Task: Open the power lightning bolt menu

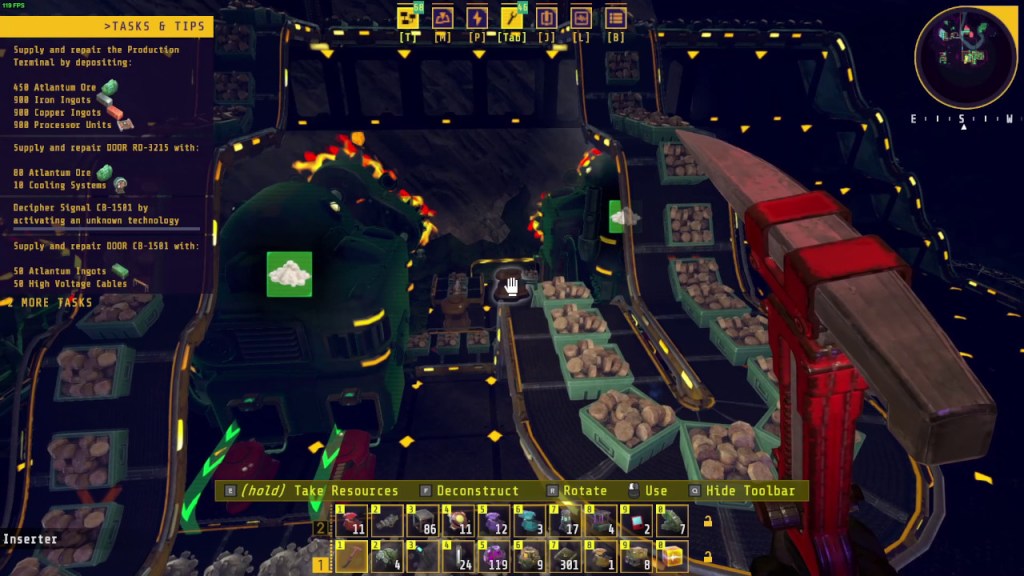Action: coord(477,18)
